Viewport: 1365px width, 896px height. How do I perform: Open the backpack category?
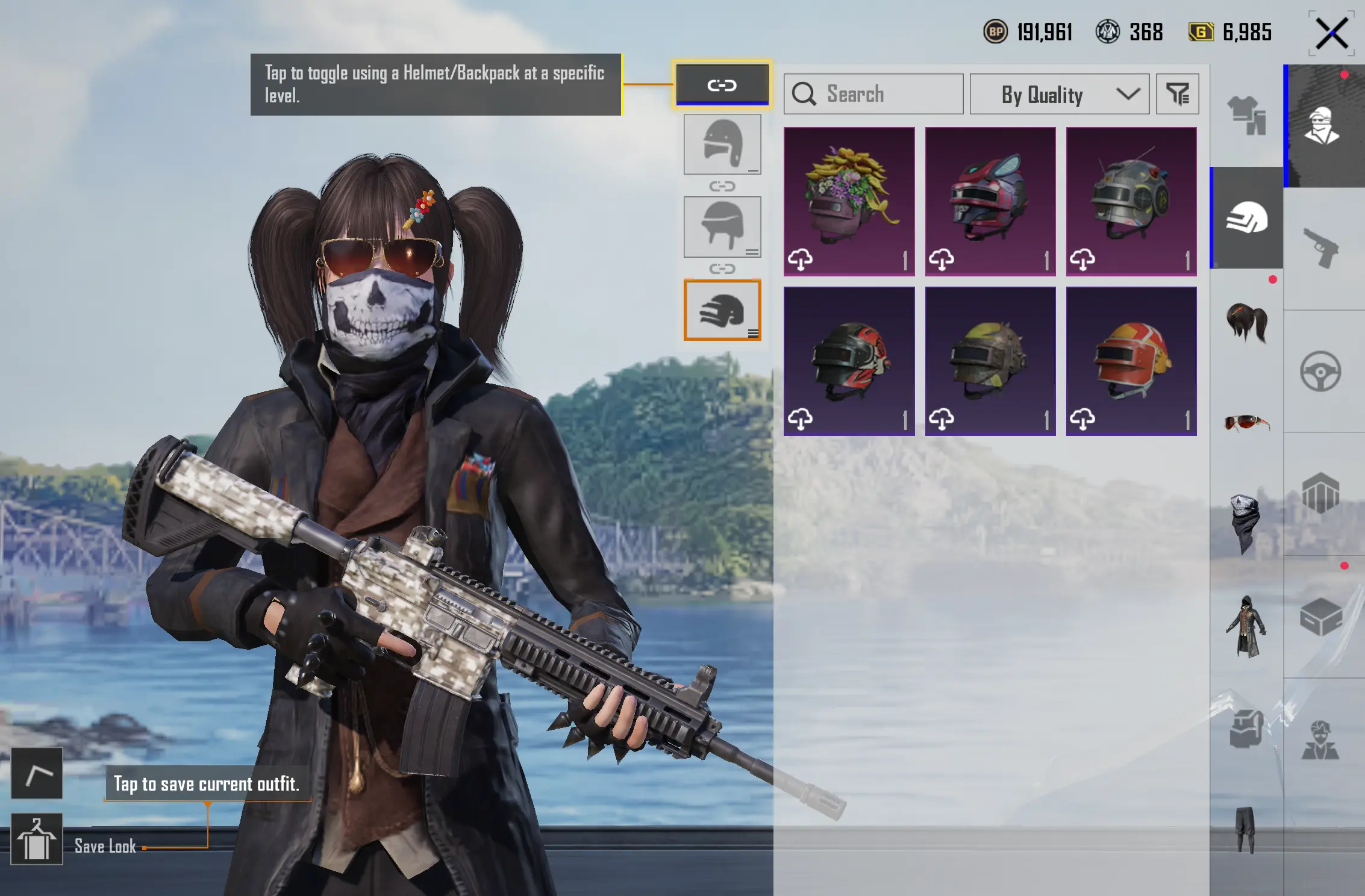(x=1246, y=727)
